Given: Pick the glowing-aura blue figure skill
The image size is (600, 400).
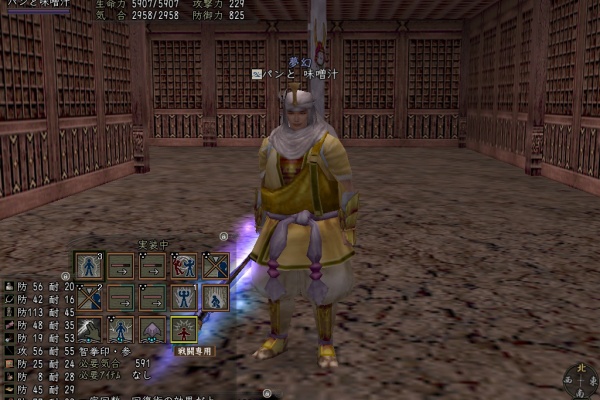Looking at the screenshot, I should coord(121,328).
